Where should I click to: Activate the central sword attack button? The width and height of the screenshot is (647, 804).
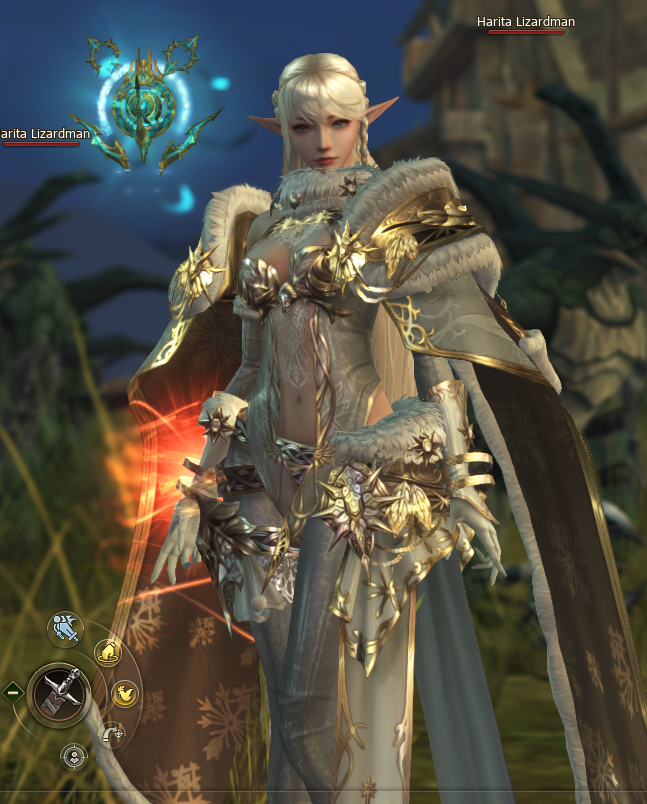tap(59, 691)
